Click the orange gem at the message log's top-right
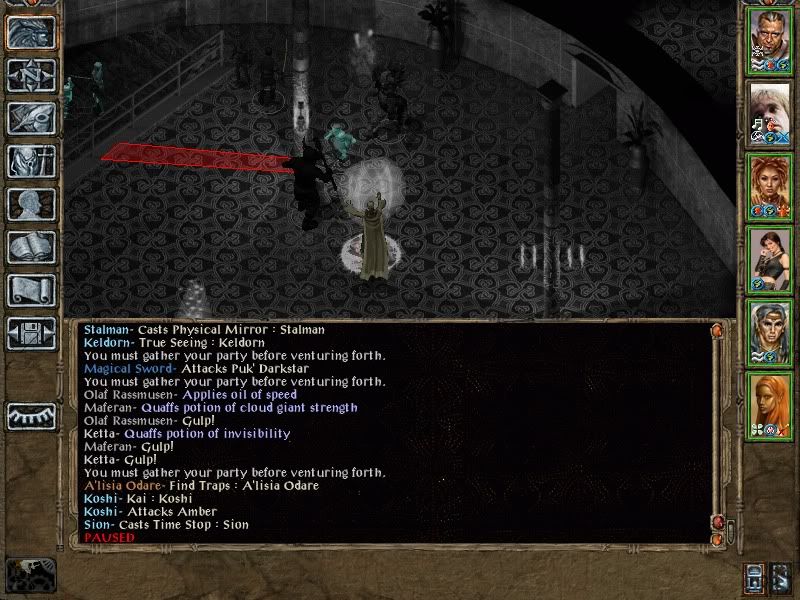 [716, 329]
